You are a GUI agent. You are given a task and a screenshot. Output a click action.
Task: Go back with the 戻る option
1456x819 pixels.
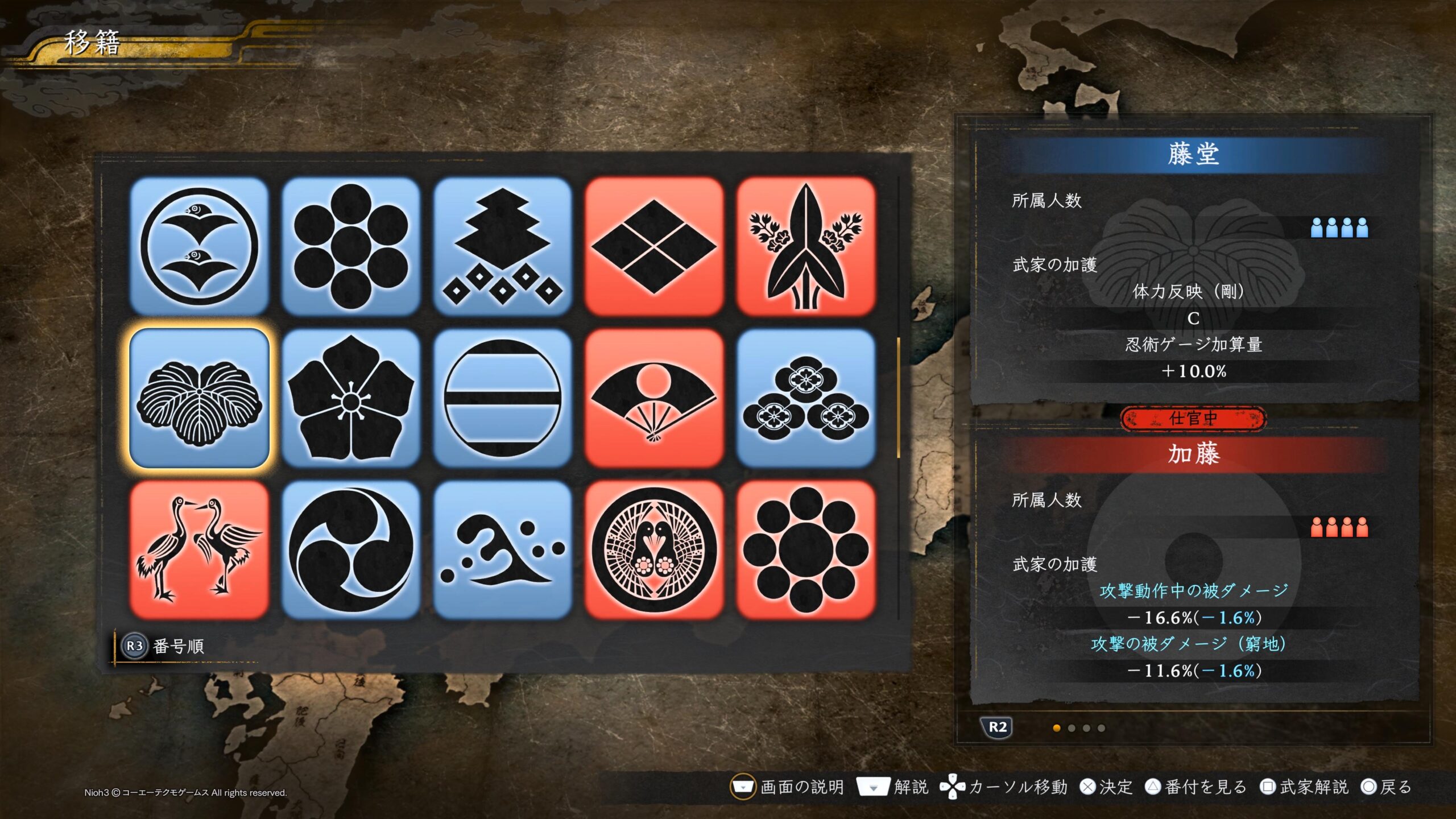point(1386,787)
